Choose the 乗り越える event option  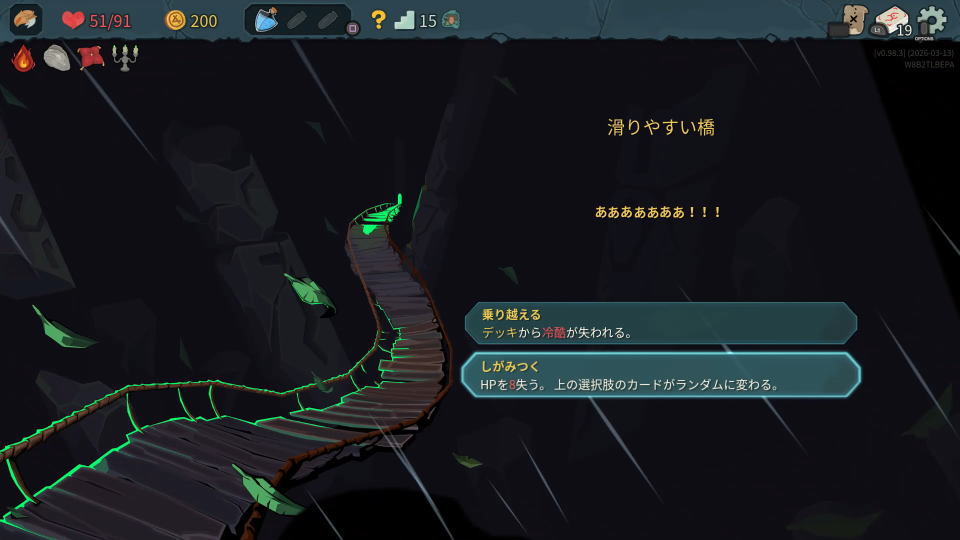pyautogui.click(x=660, y=323)
